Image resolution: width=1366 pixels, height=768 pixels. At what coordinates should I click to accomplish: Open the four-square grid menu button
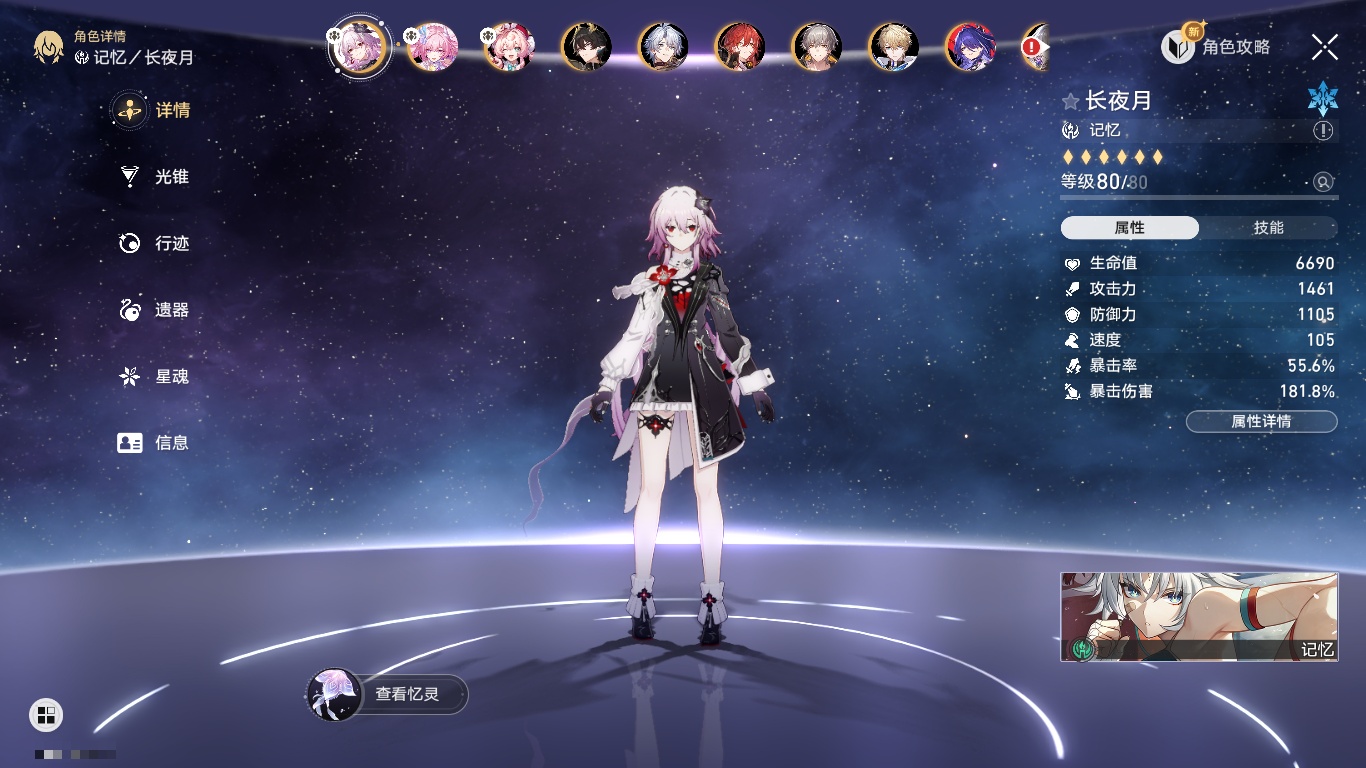pos(46,714)
